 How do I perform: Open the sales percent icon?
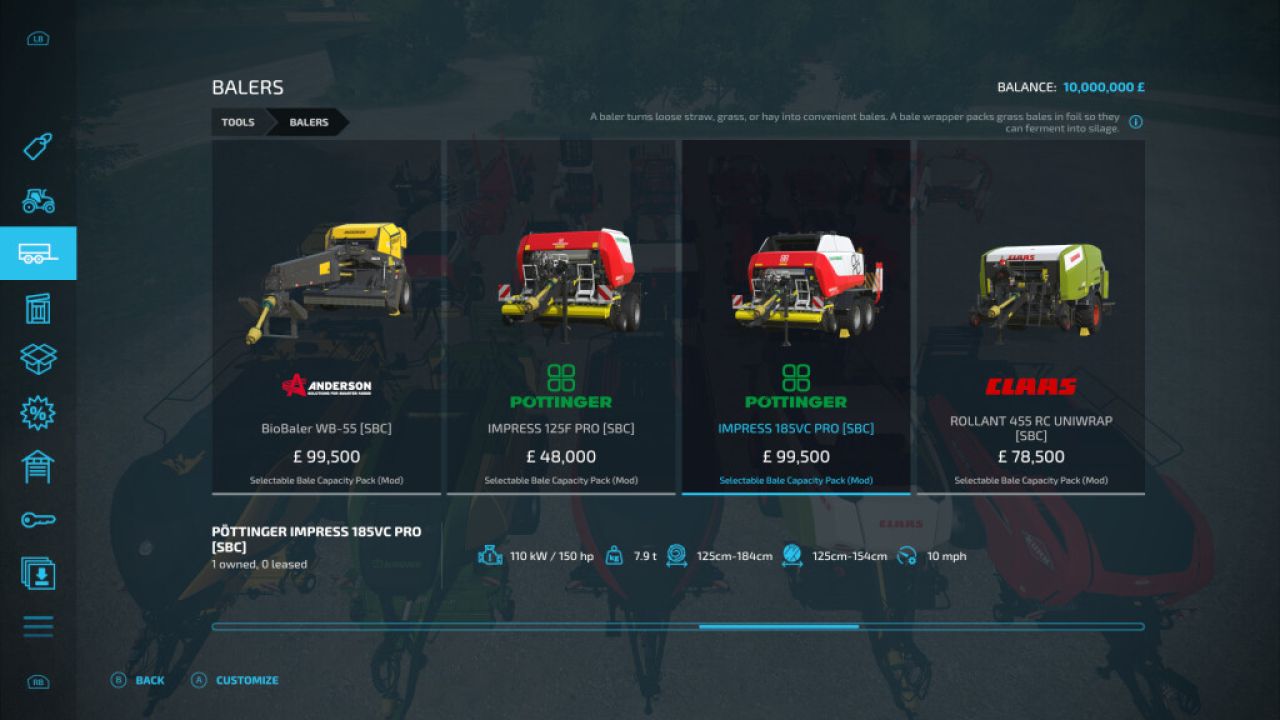[x=37, y=413]
